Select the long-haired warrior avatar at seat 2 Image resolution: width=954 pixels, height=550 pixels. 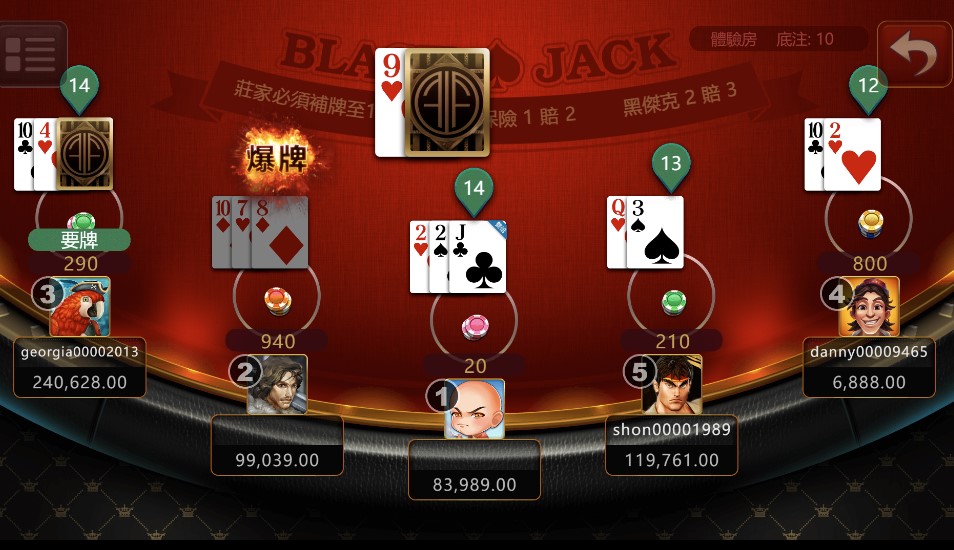click(x=277, y=384)
